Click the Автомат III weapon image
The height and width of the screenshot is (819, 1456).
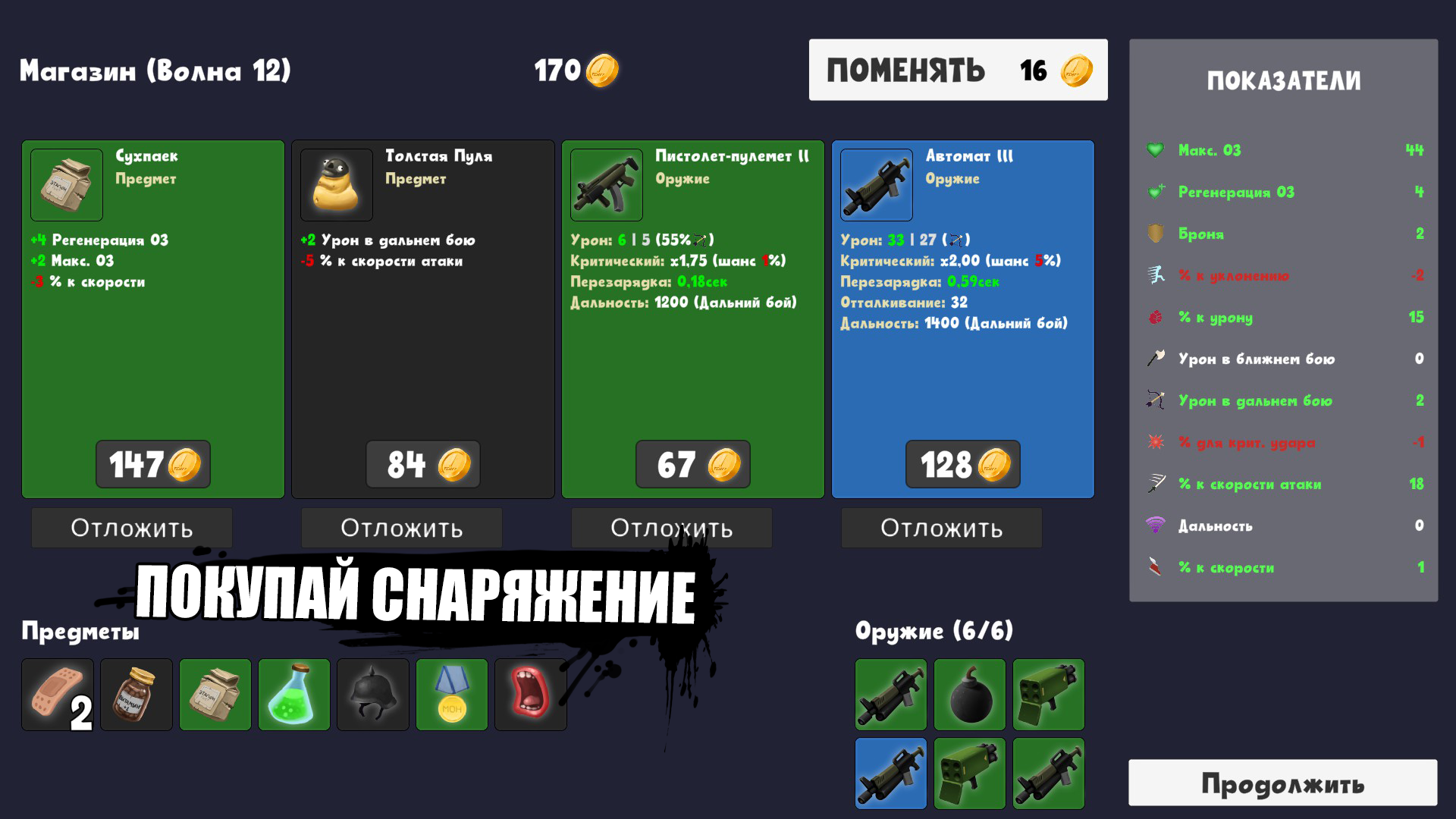(875, 185)
